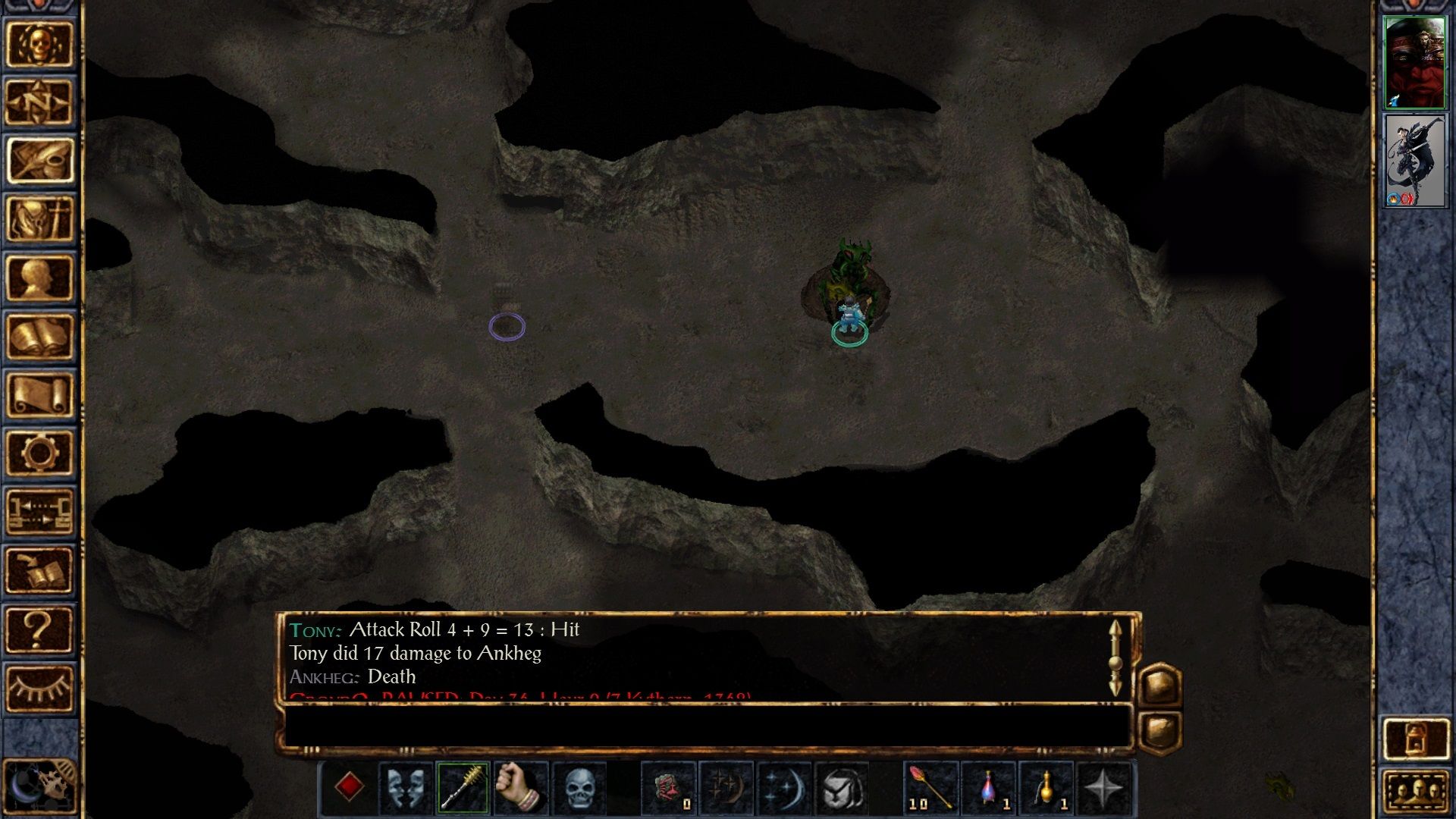Select the red-faced character portrait
This screenshot has height=819, width=1456.
pyautogui.click(x=1414, y=62)
